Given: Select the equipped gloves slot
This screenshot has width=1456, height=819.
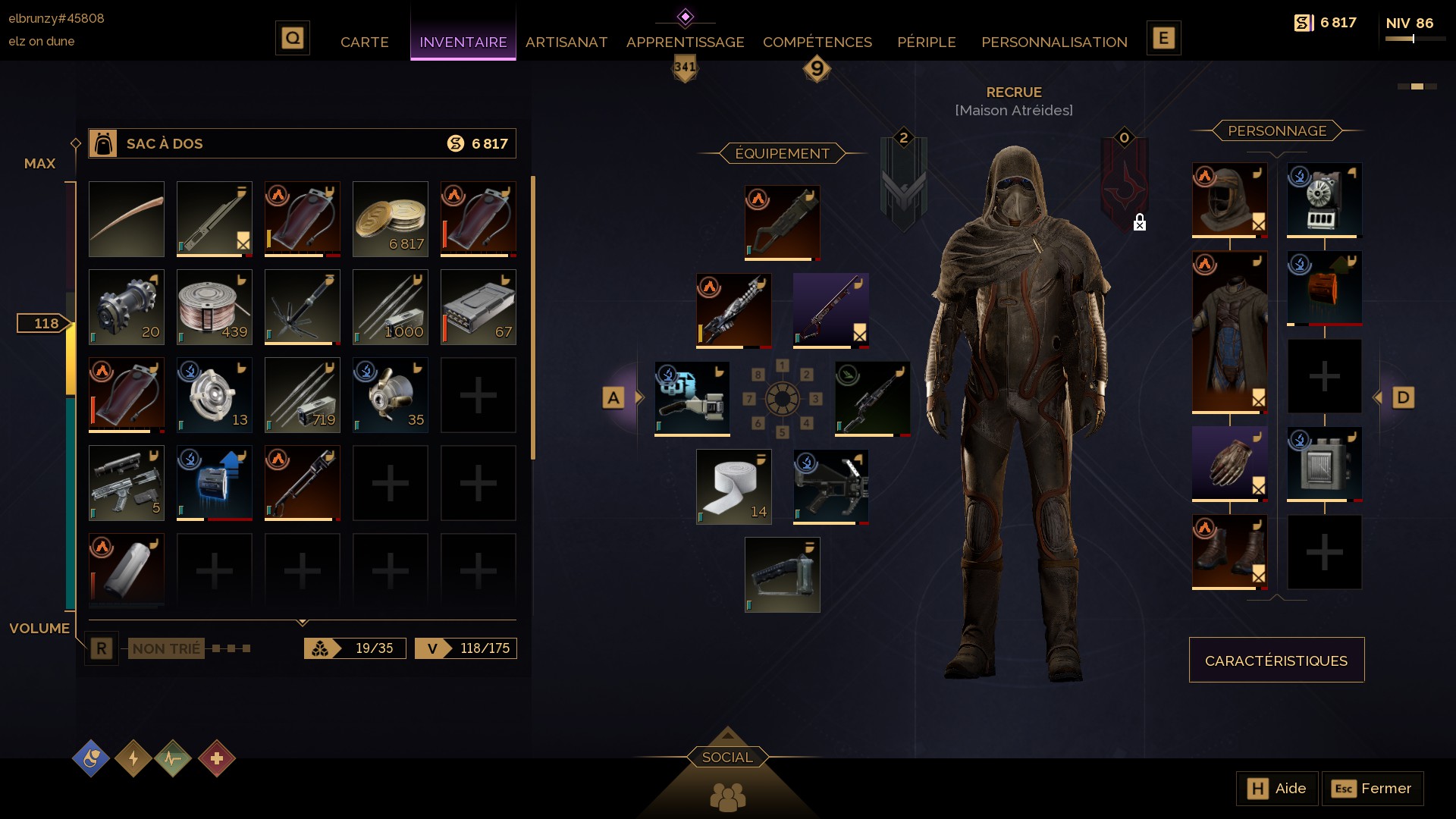Looking at the screenshot, I should (1229, 463).
